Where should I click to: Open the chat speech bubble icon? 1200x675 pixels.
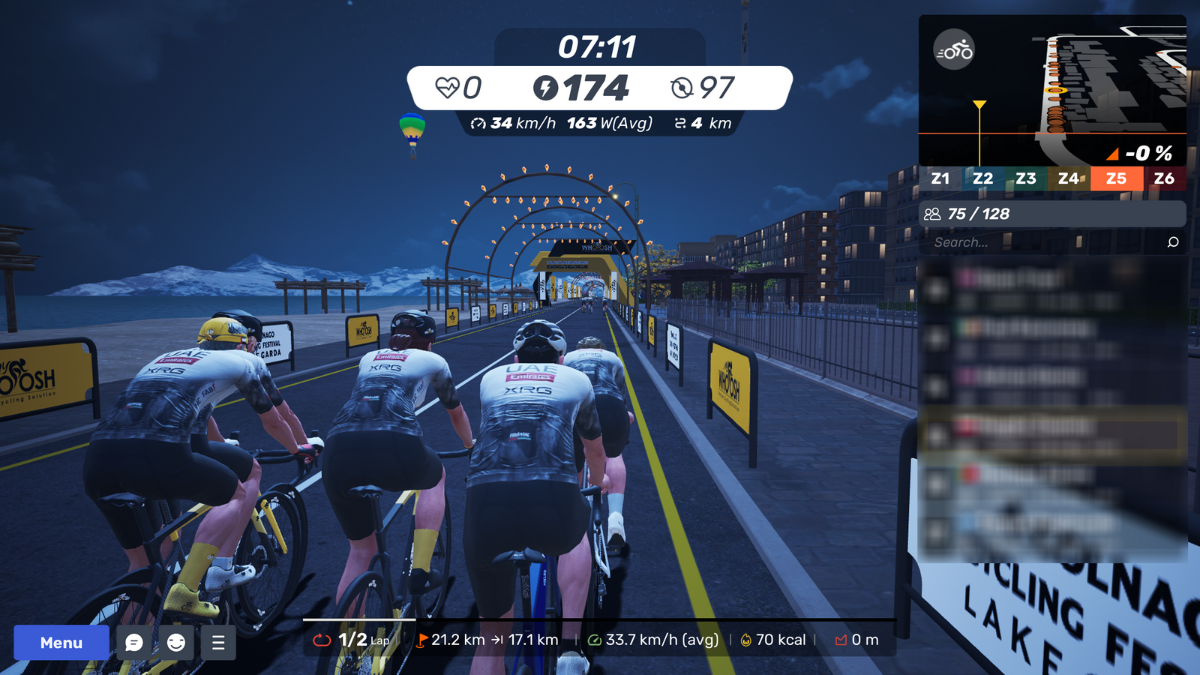pyautogui.click(x=134, y=643)
